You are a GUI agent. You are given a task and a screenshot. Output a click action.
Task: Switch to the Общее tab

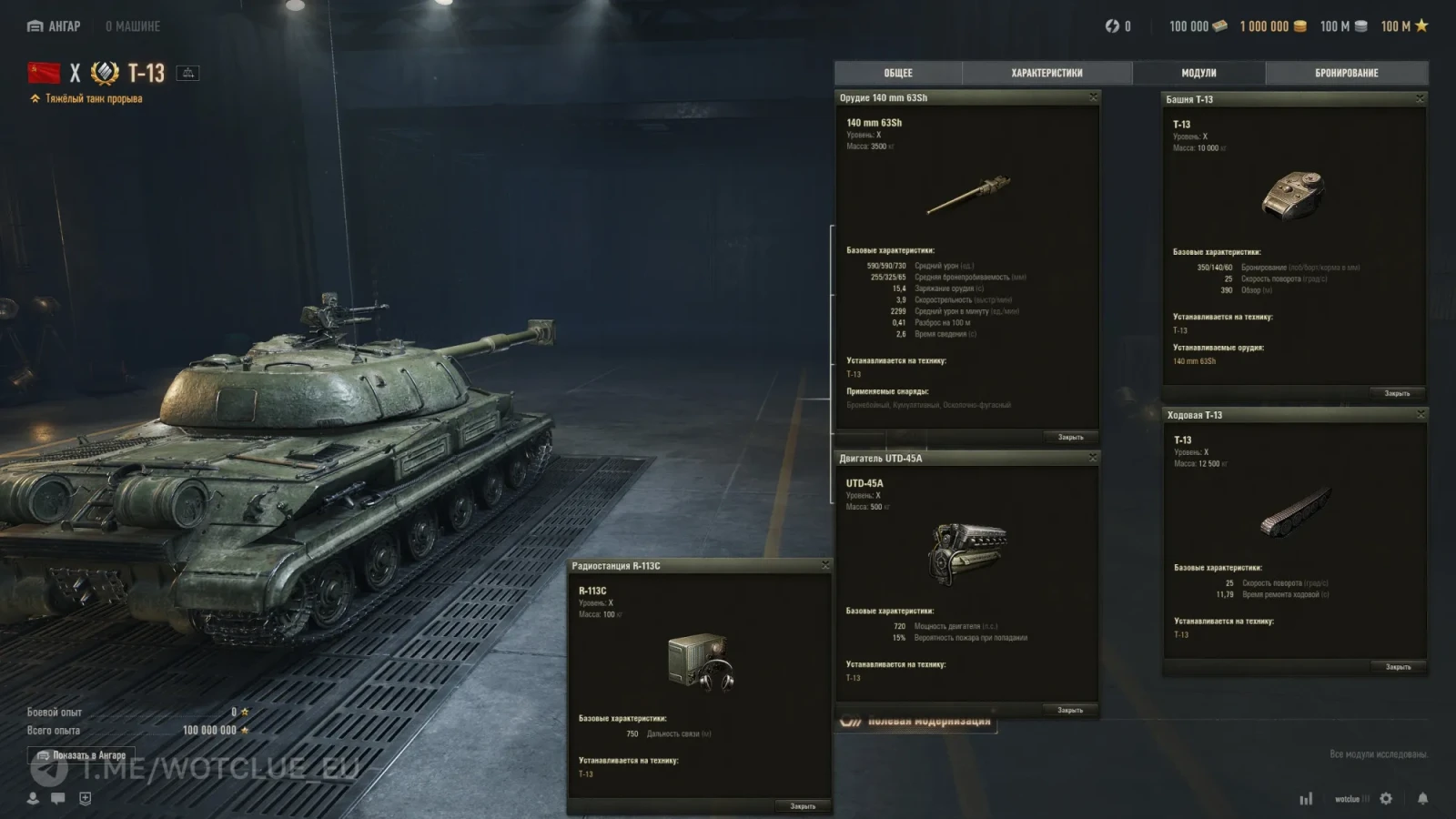(898, 73)
